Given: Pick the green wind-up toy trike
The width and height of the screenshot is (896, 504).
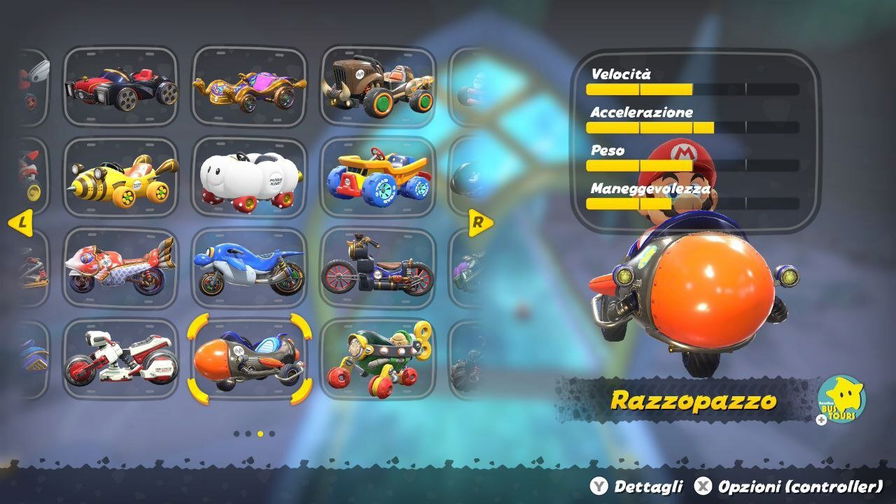Looking at the screenshot, I should pyautogui.click(x=377, y=358).
